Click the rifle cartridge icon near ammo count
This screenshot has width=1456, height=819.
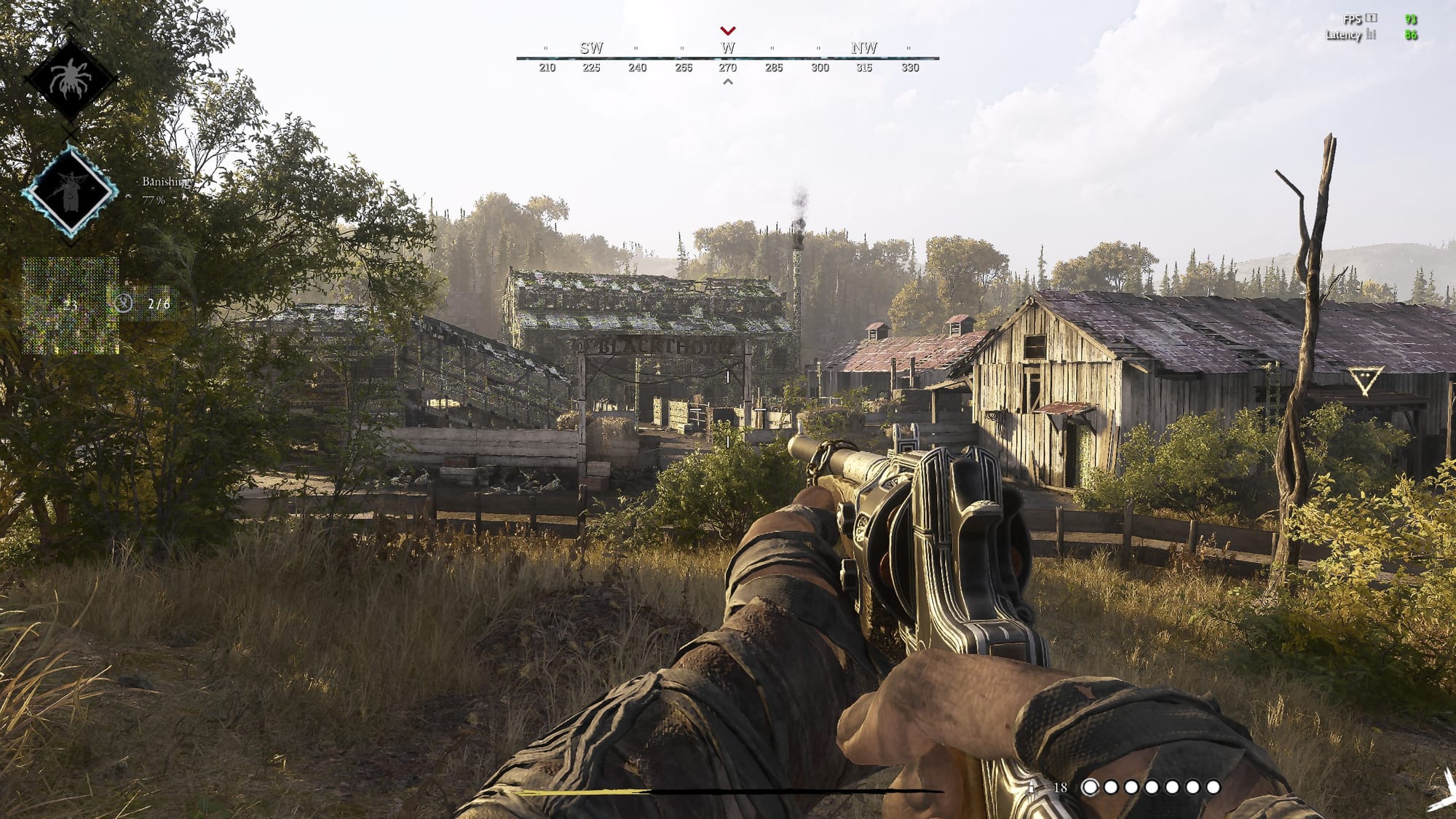point(1032,787)
